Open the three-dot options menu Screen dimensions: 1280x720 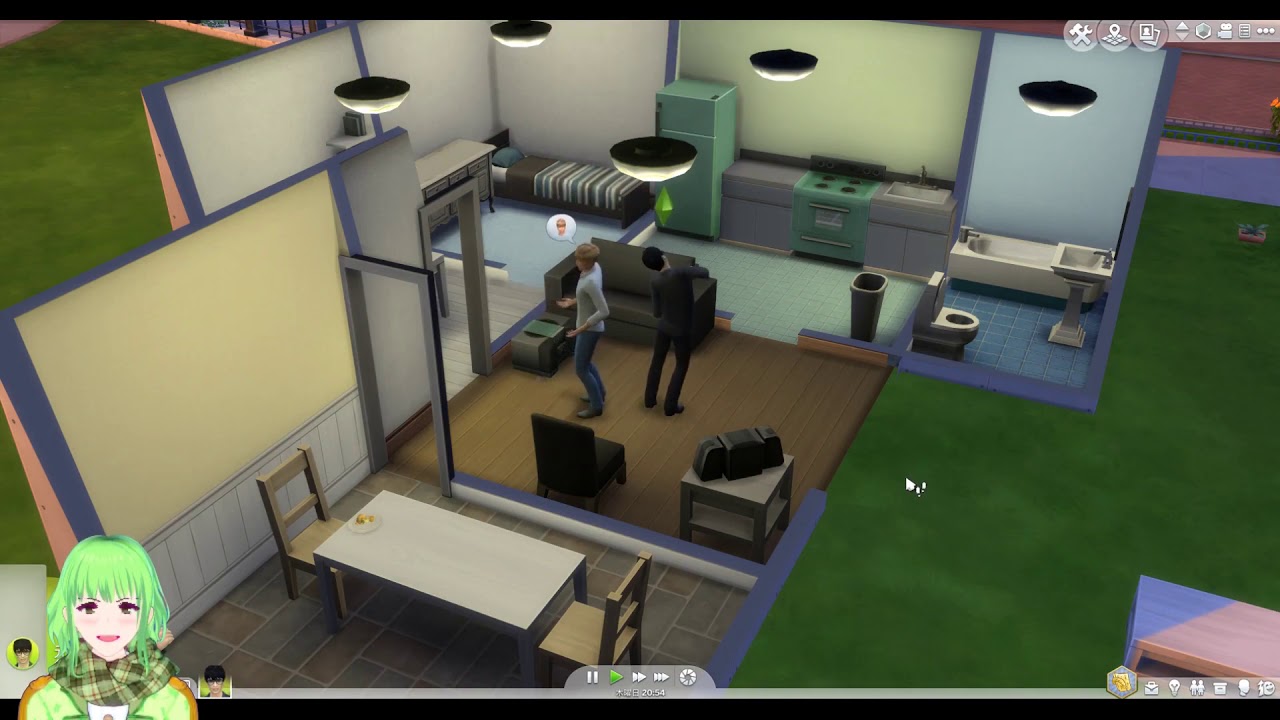[1265, 32]
